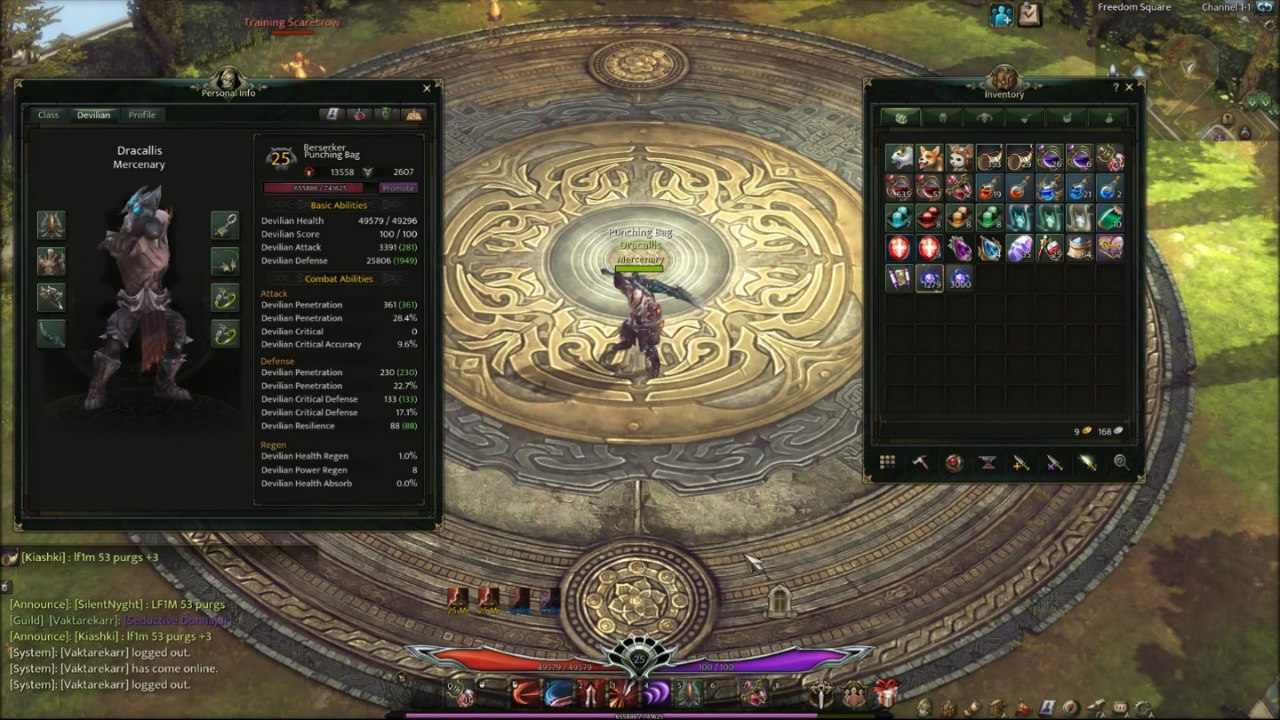Open the Profile tab
The width and height of the screenshot is (1280, 720).
tap(142, 115)
